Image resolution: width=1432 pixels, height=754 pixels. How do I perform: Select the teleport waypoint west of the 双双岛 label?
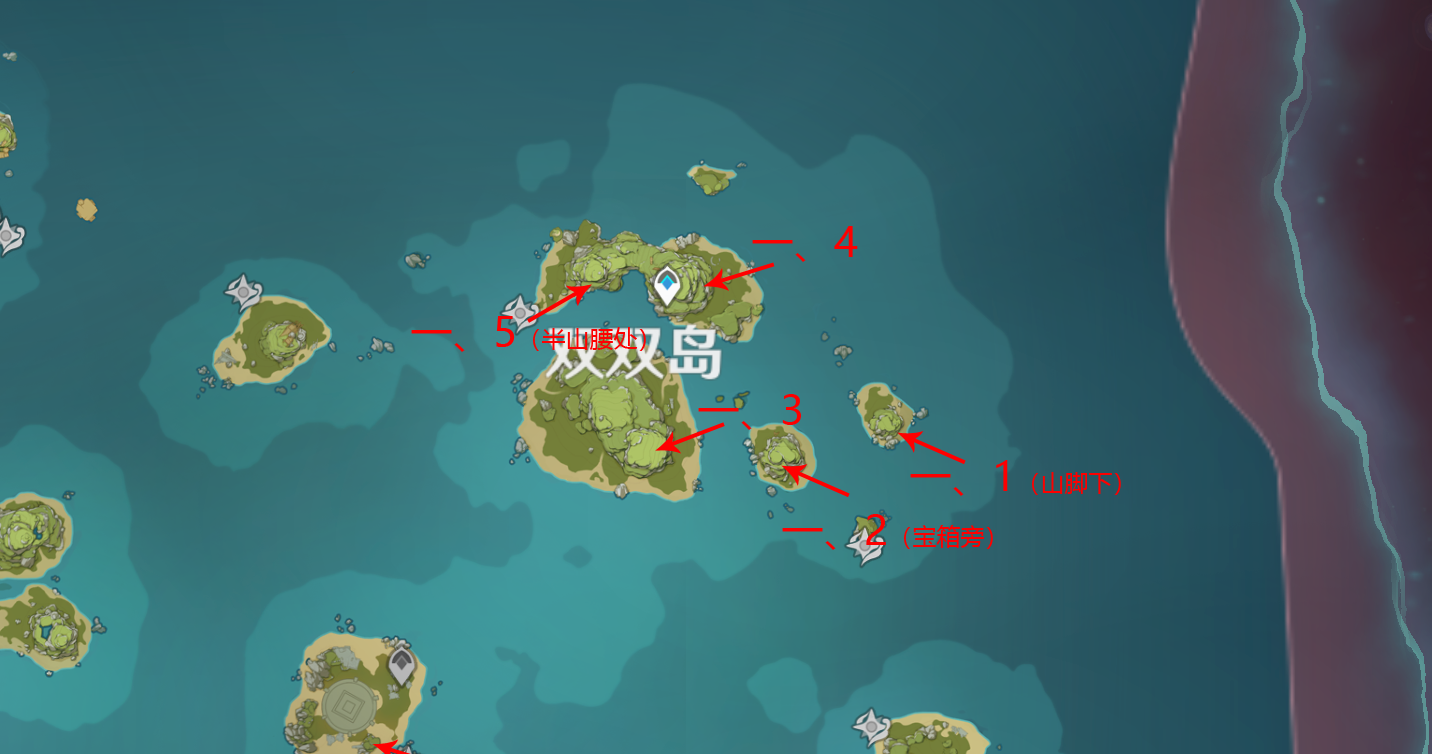click(x=521, y=313)
